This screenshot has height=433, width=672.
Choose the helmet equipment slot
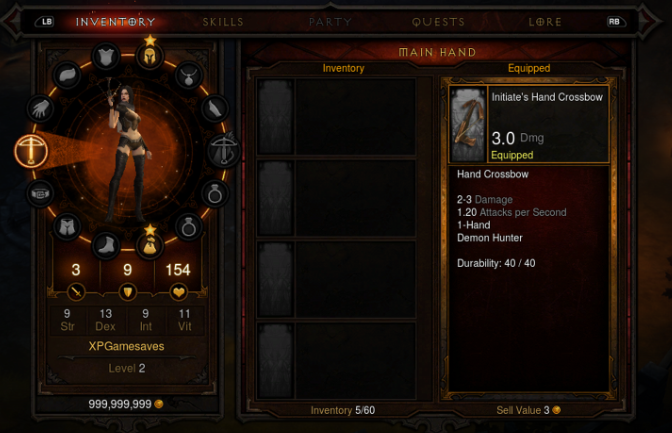pyautogui.click(x=150, y=57)
